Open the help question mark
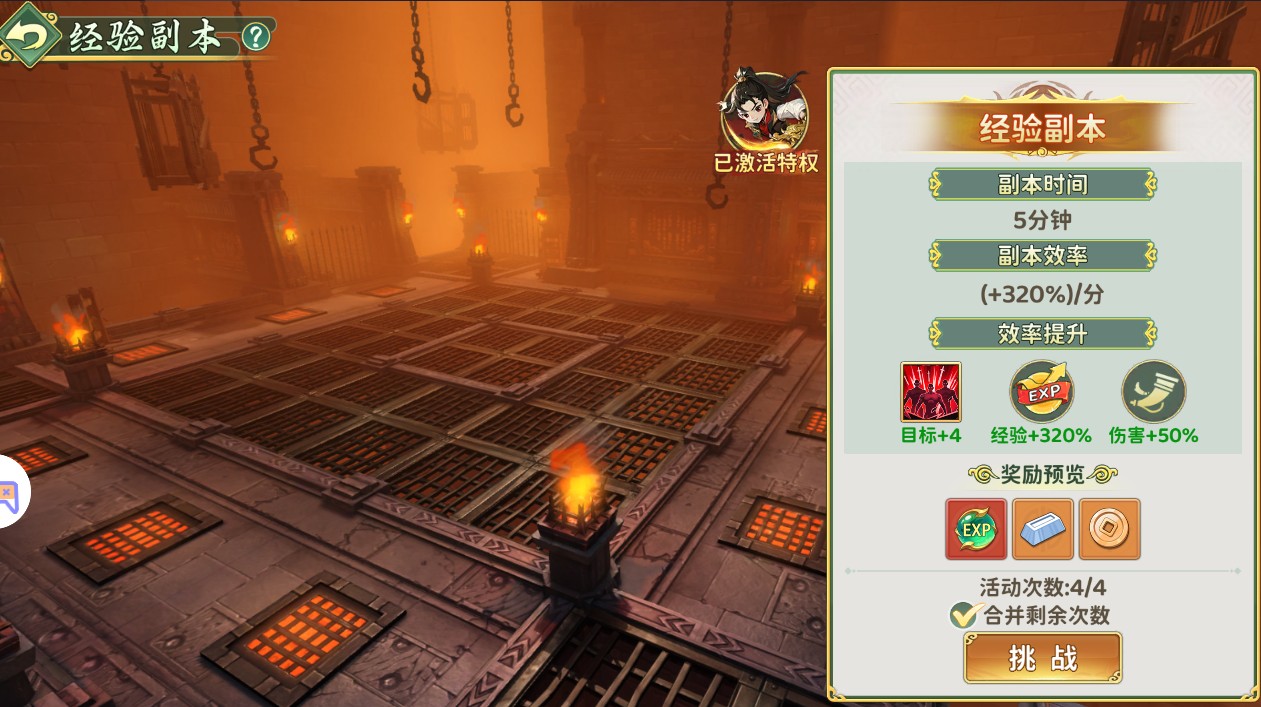Screen dimensions: 1261x707 pos(256,37)
